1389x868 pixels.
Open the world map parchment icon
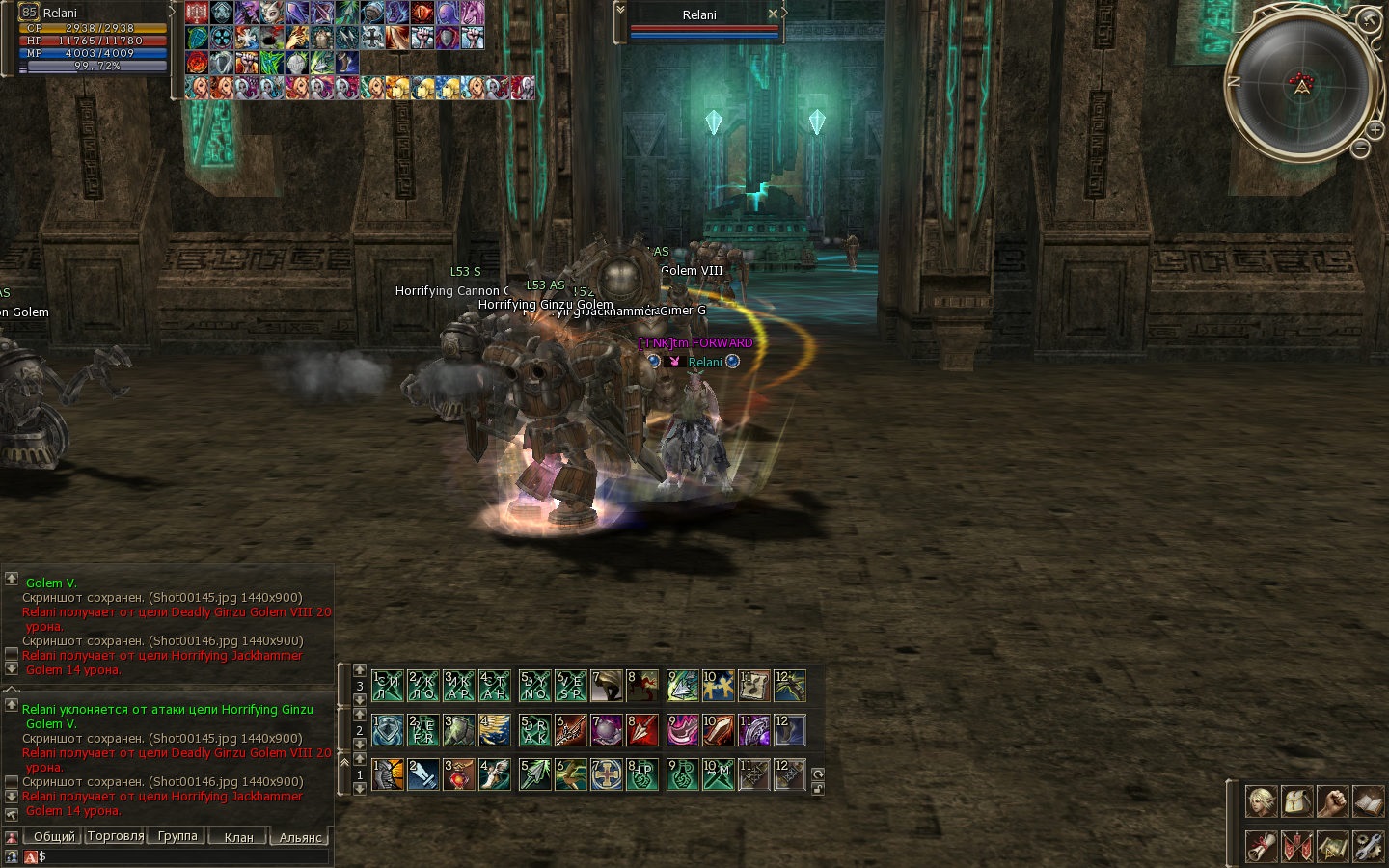(x=1333, y=846)
